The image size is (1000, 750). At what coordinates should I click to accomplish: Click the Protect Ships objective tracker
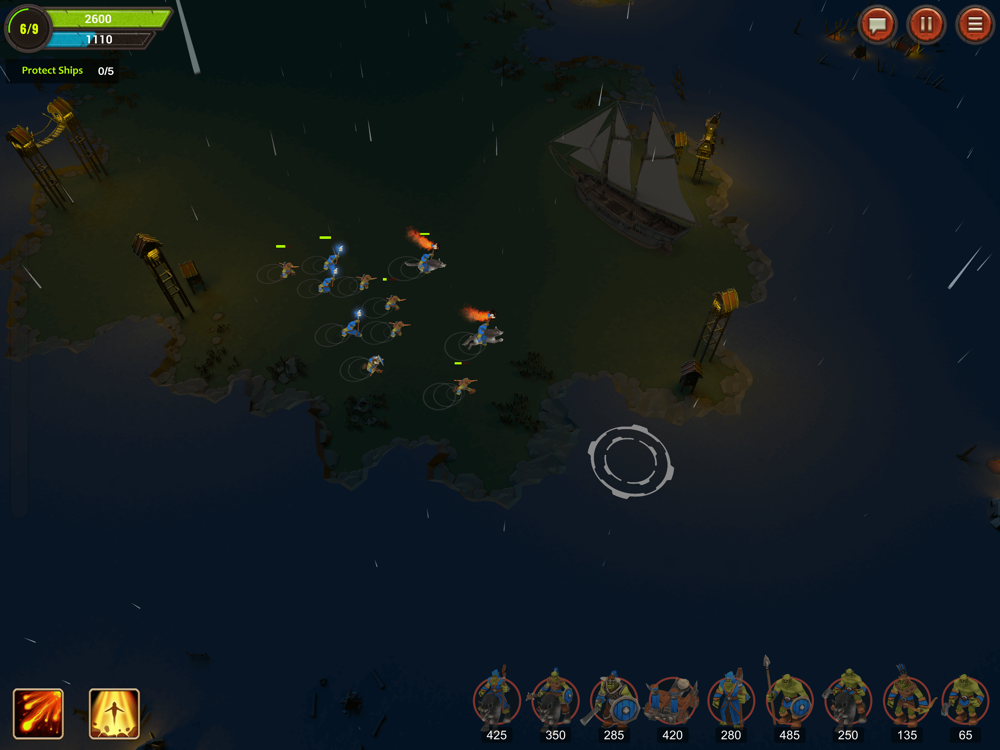(x=67, y=71)
